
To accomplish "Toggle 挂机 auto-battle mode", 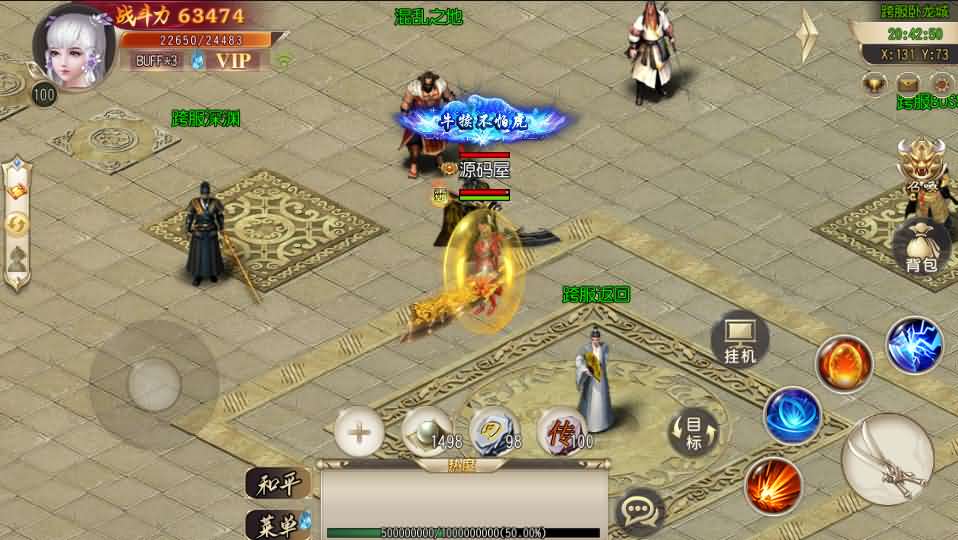I will pos(740,340).
